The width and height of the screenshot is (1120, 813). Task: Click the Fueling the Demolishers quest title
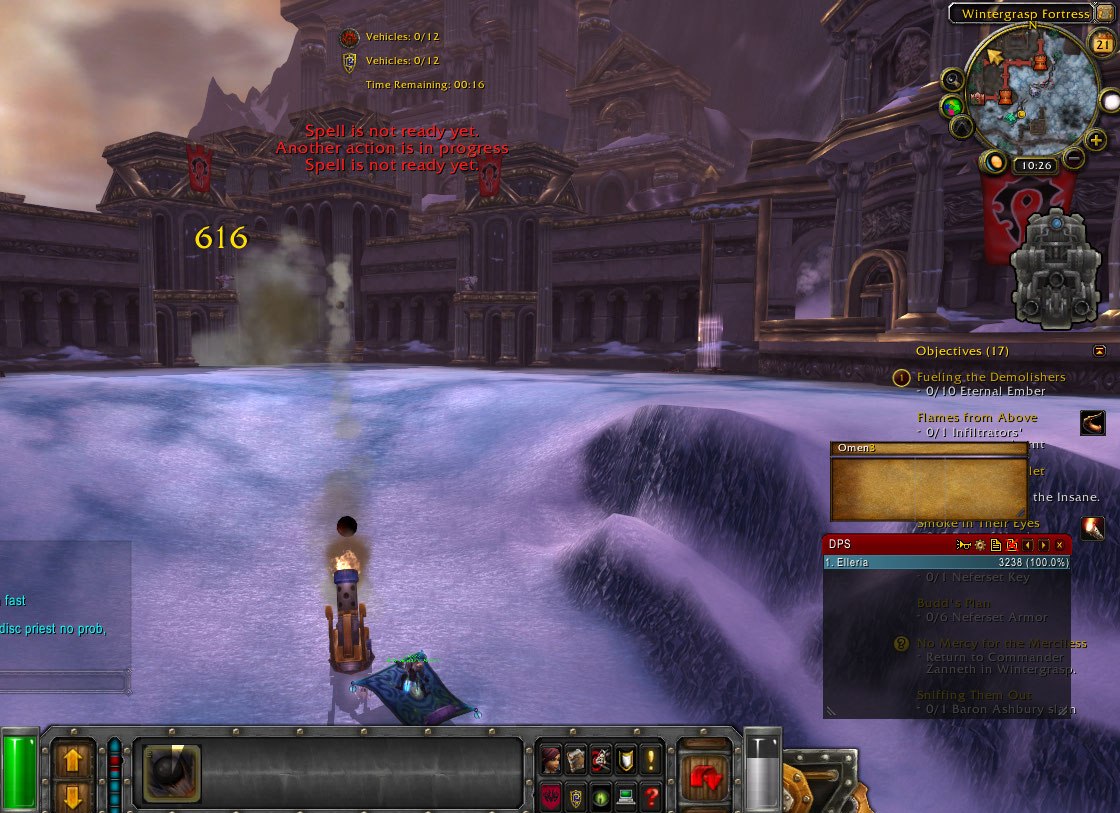990,377
